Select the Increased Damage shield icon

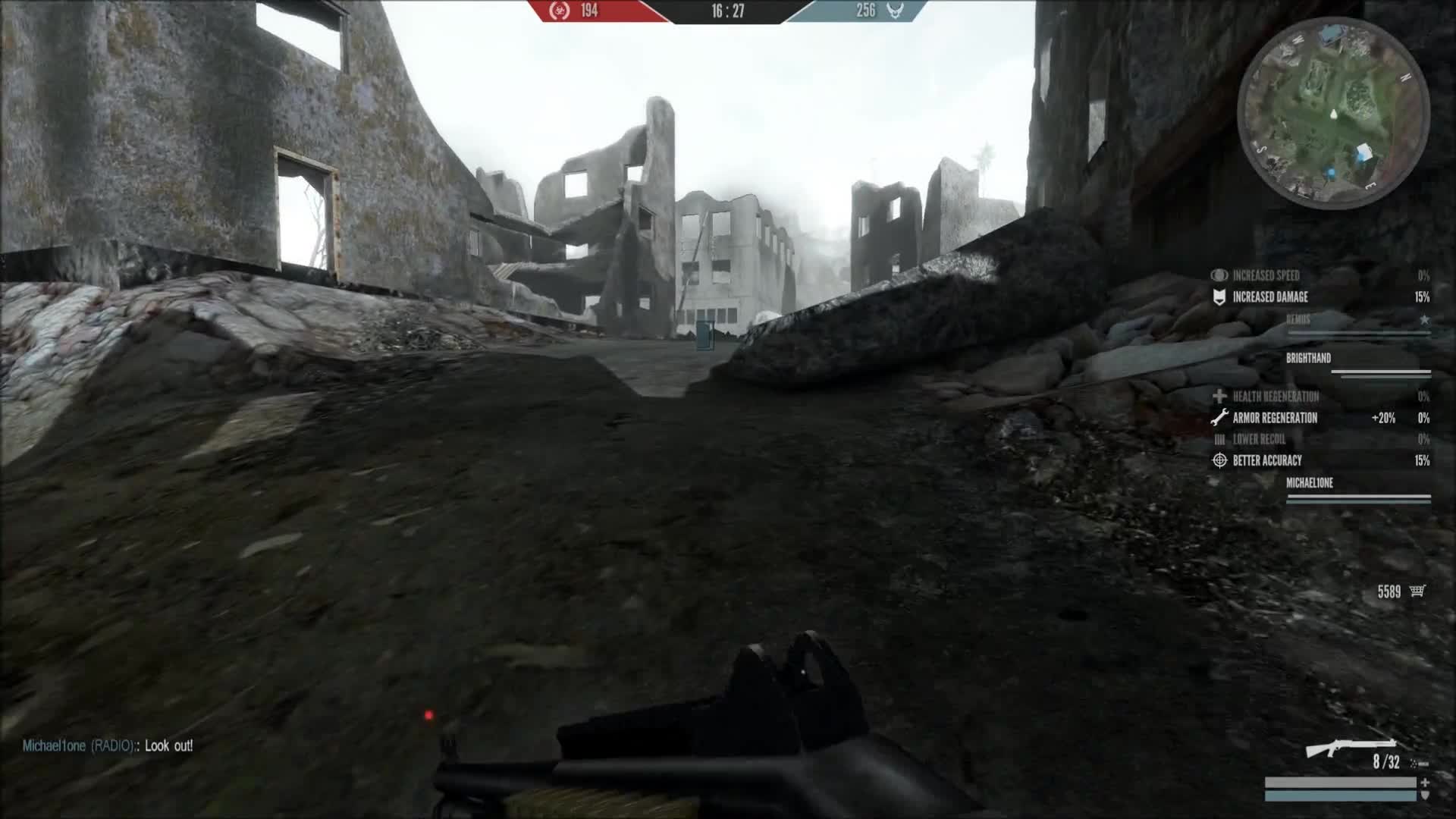point(1221,298)
